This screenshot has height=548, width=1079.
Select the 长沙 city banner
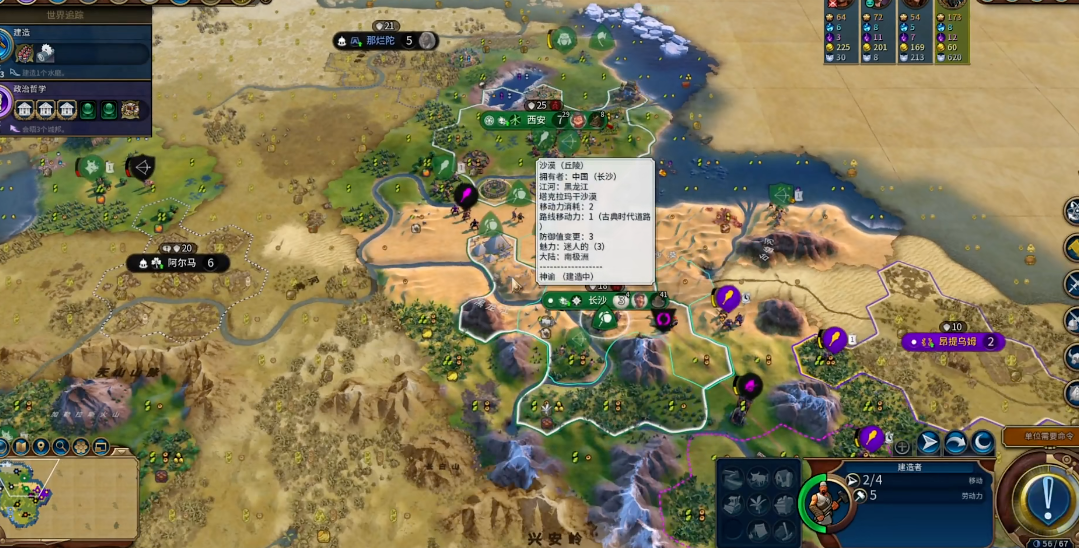[596, 300]
